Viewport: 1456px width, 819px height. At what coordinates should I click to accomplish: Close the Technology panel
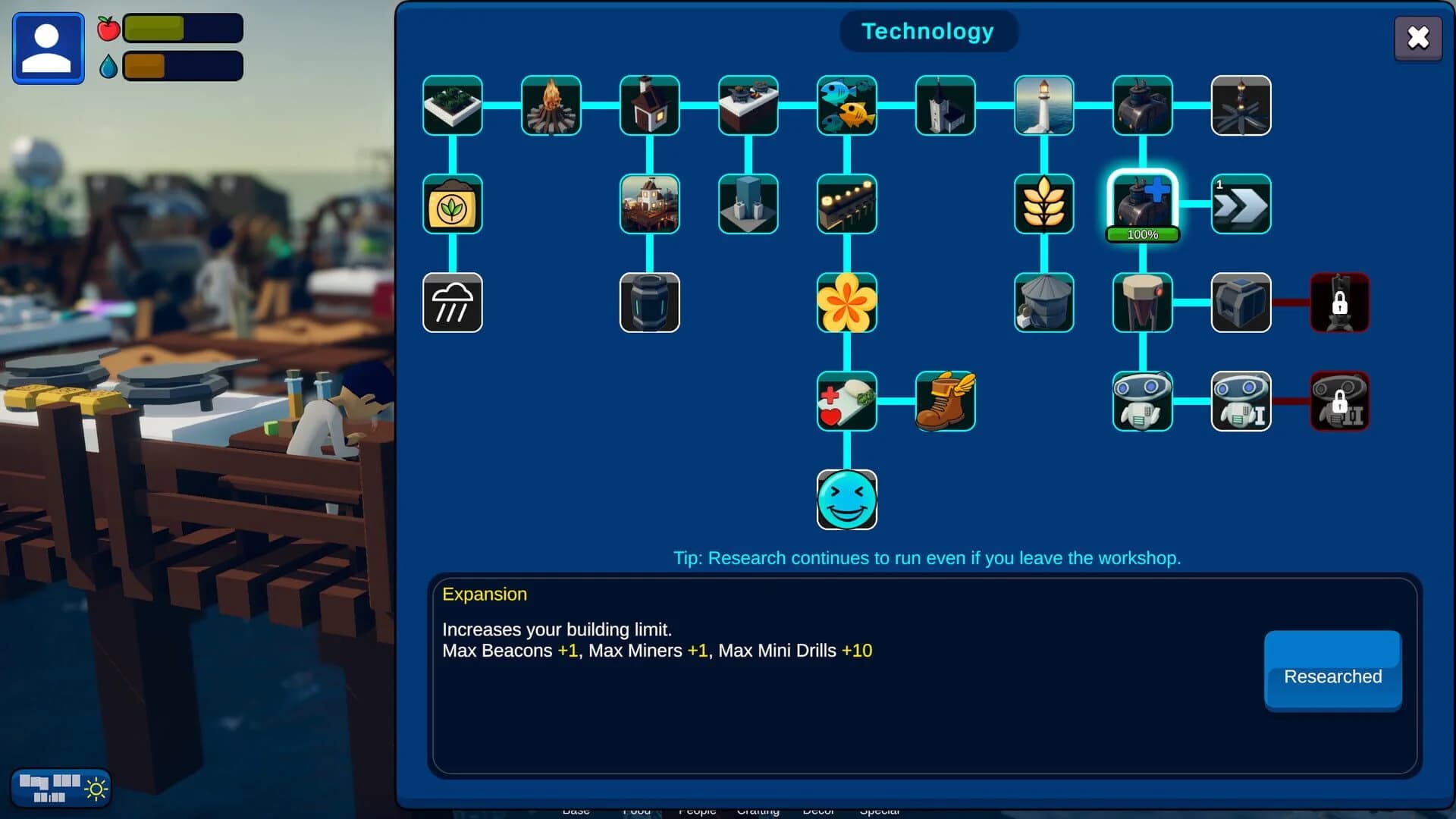point(1419,38)
